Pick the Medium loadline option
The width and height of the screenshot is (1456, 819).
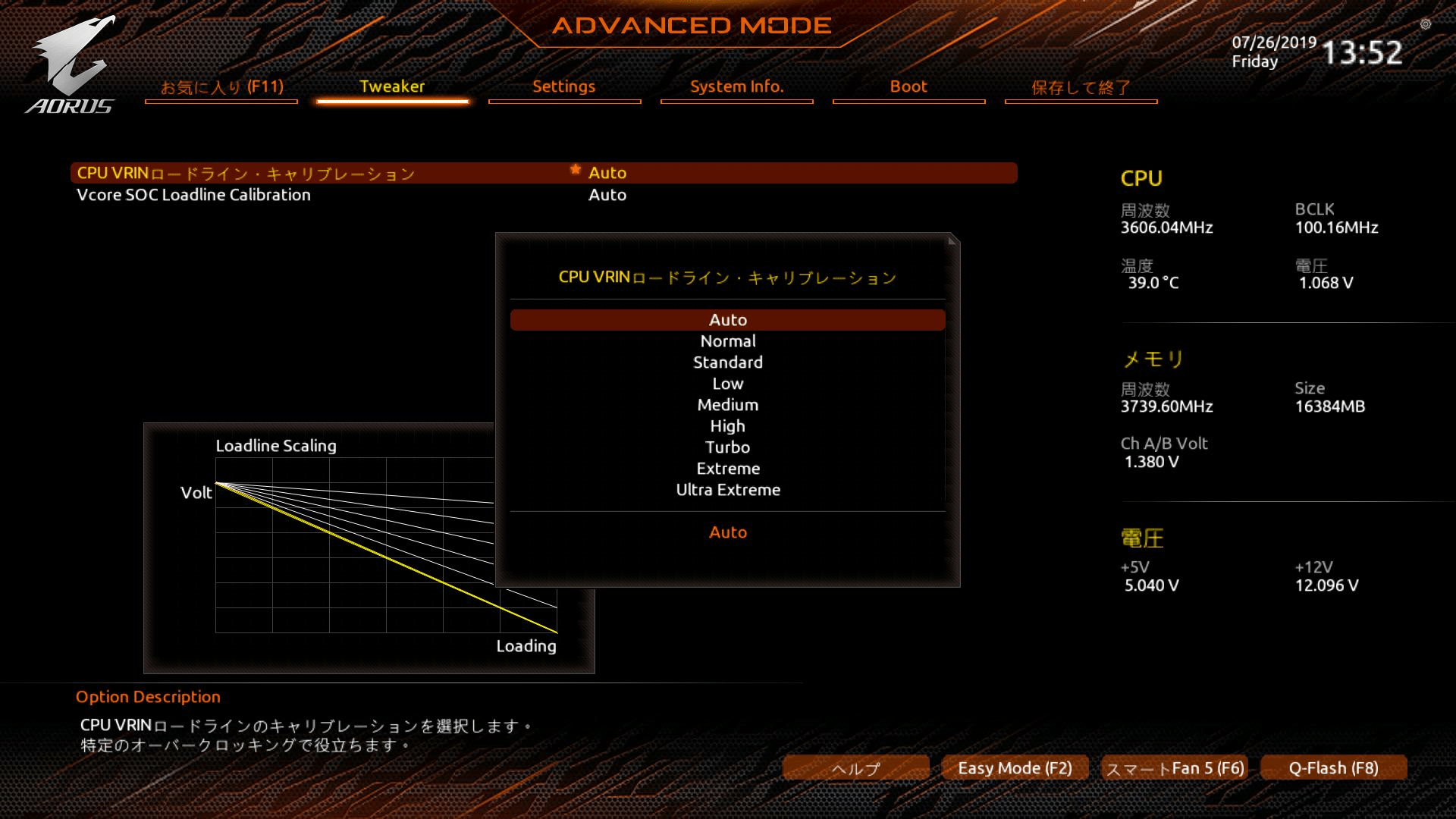(728, 405)
